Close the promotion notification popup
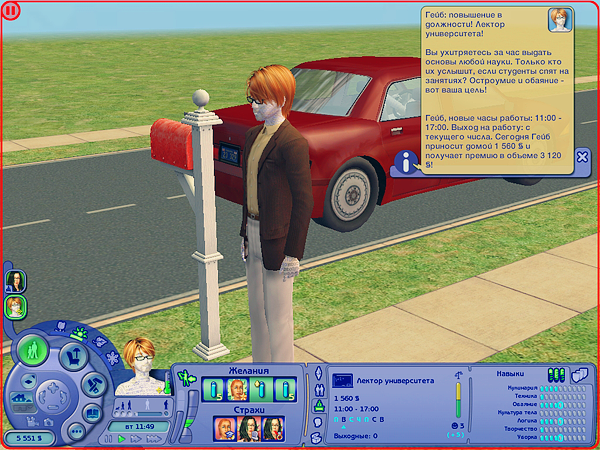Screen dimensions: 600x450 coord(582,157)
